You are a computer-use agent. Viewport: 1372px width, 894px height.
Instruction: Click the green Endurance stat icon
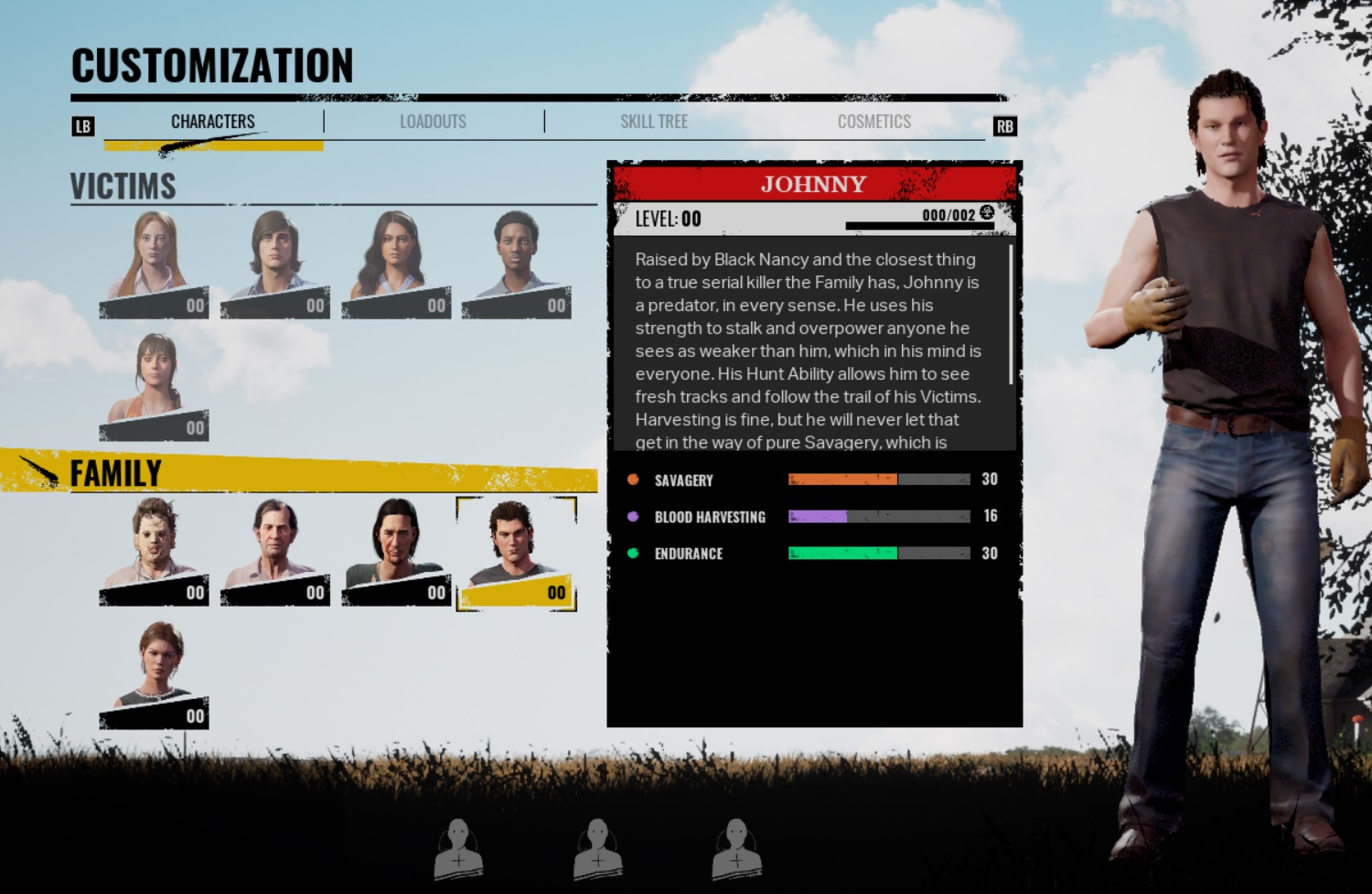[x=633, y=553]
